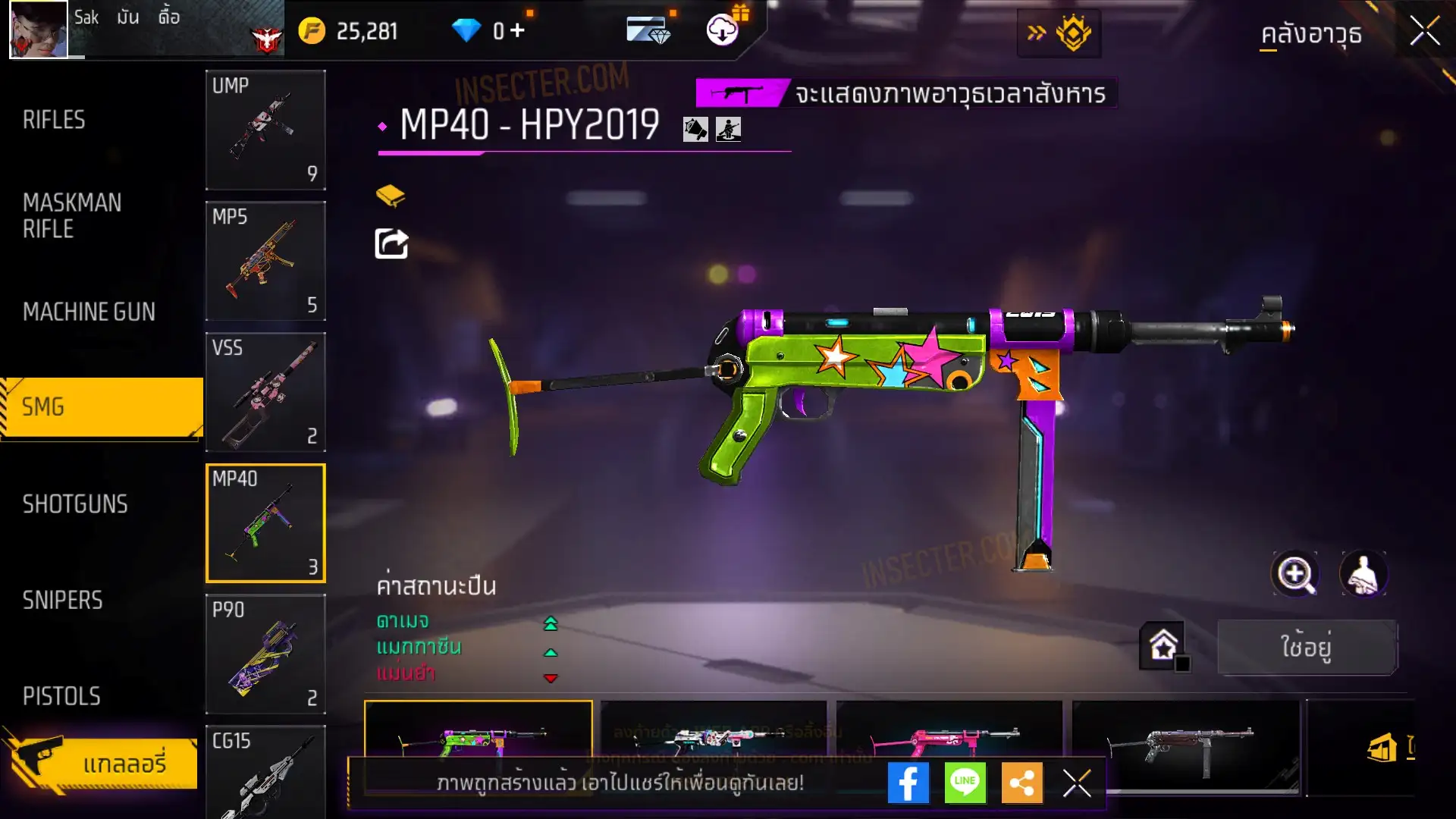Close the weapon armory screen
Screen dimensions: 1456x819
click(x=1424, y=32)
